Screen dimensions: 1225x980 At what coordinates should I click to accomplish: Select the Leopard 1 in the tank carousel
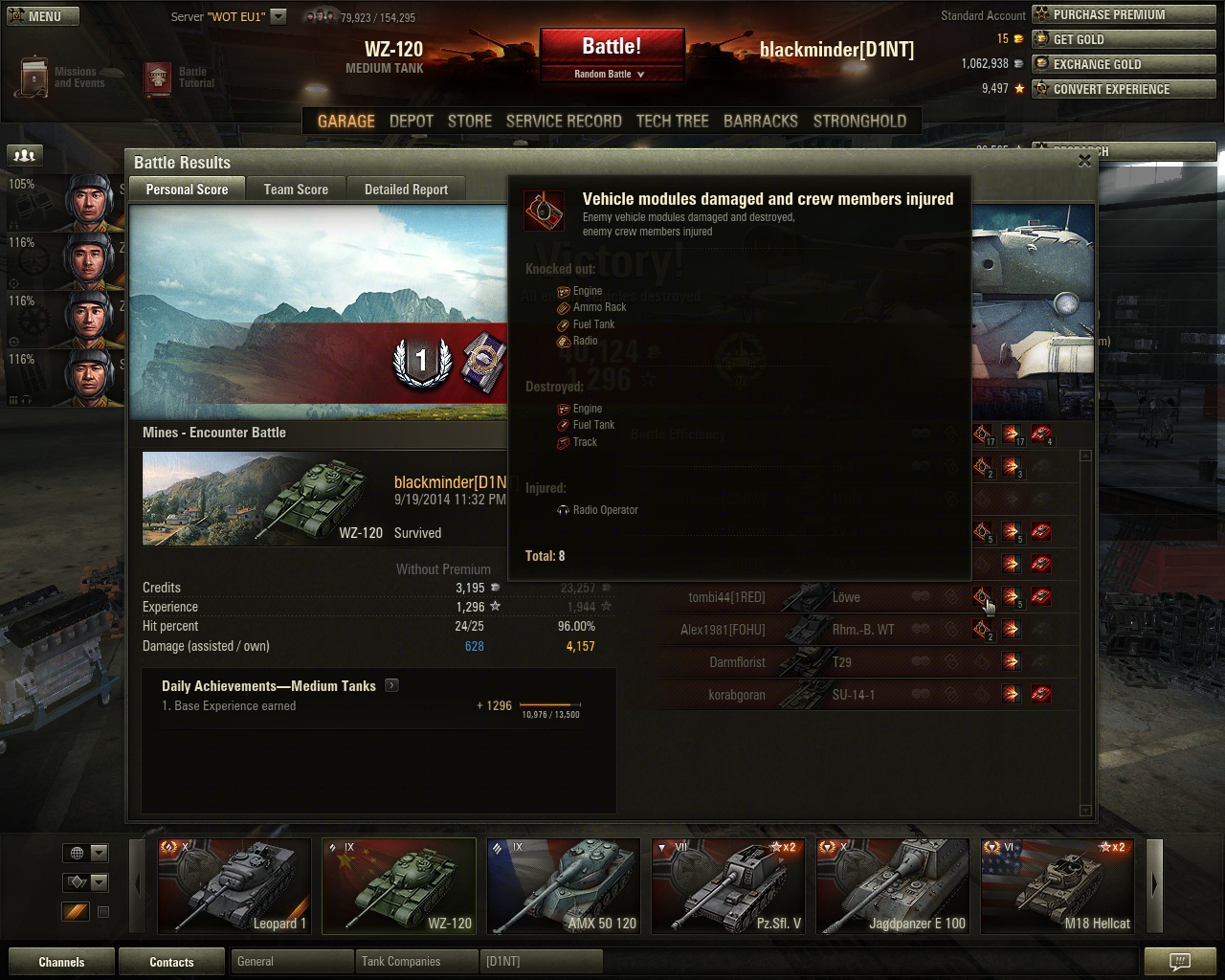234,885
